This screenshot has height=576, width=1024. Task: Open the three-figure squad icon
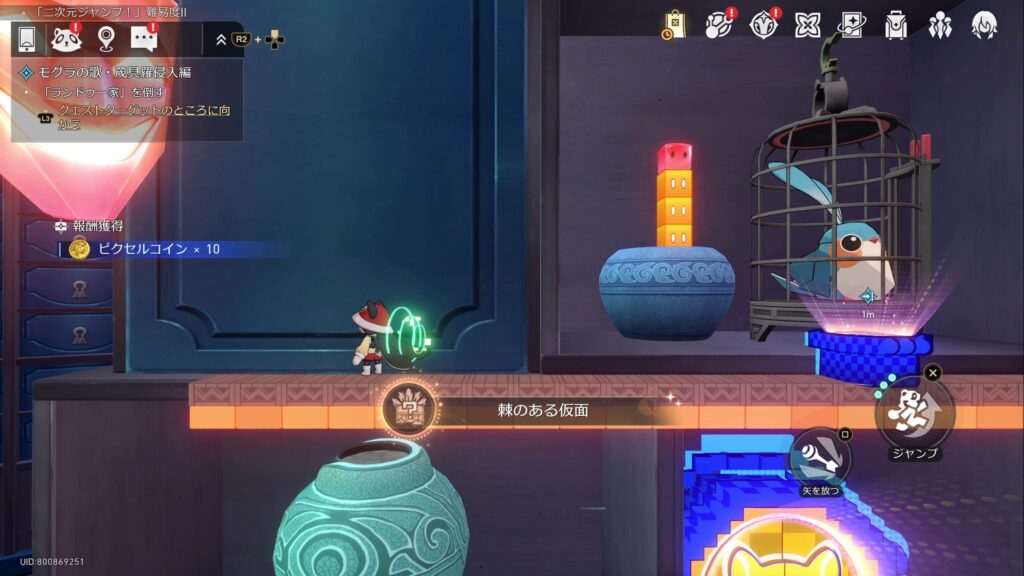940,25
